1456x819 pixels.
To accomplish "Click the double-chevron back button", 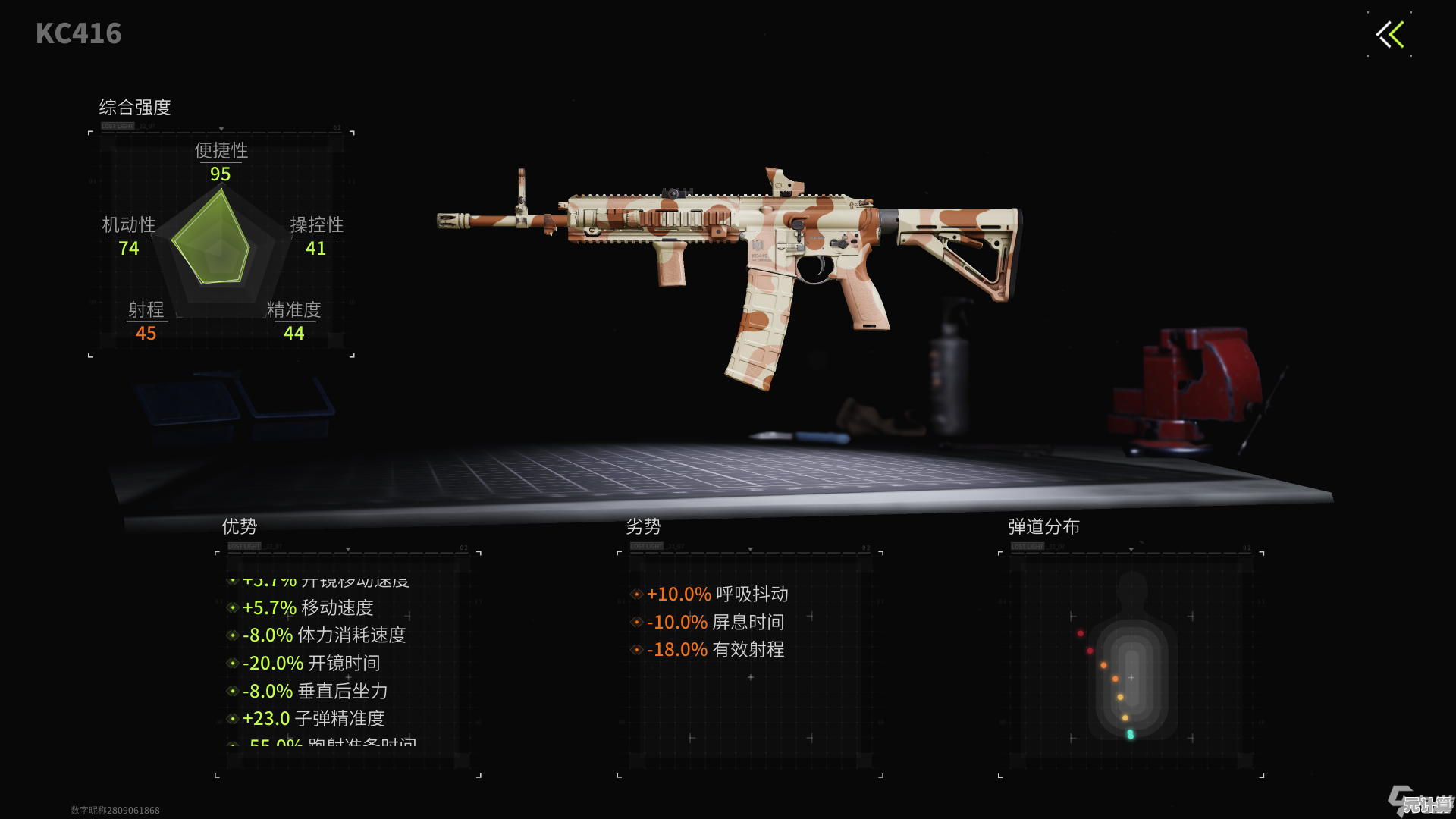I will [1390, 34].
